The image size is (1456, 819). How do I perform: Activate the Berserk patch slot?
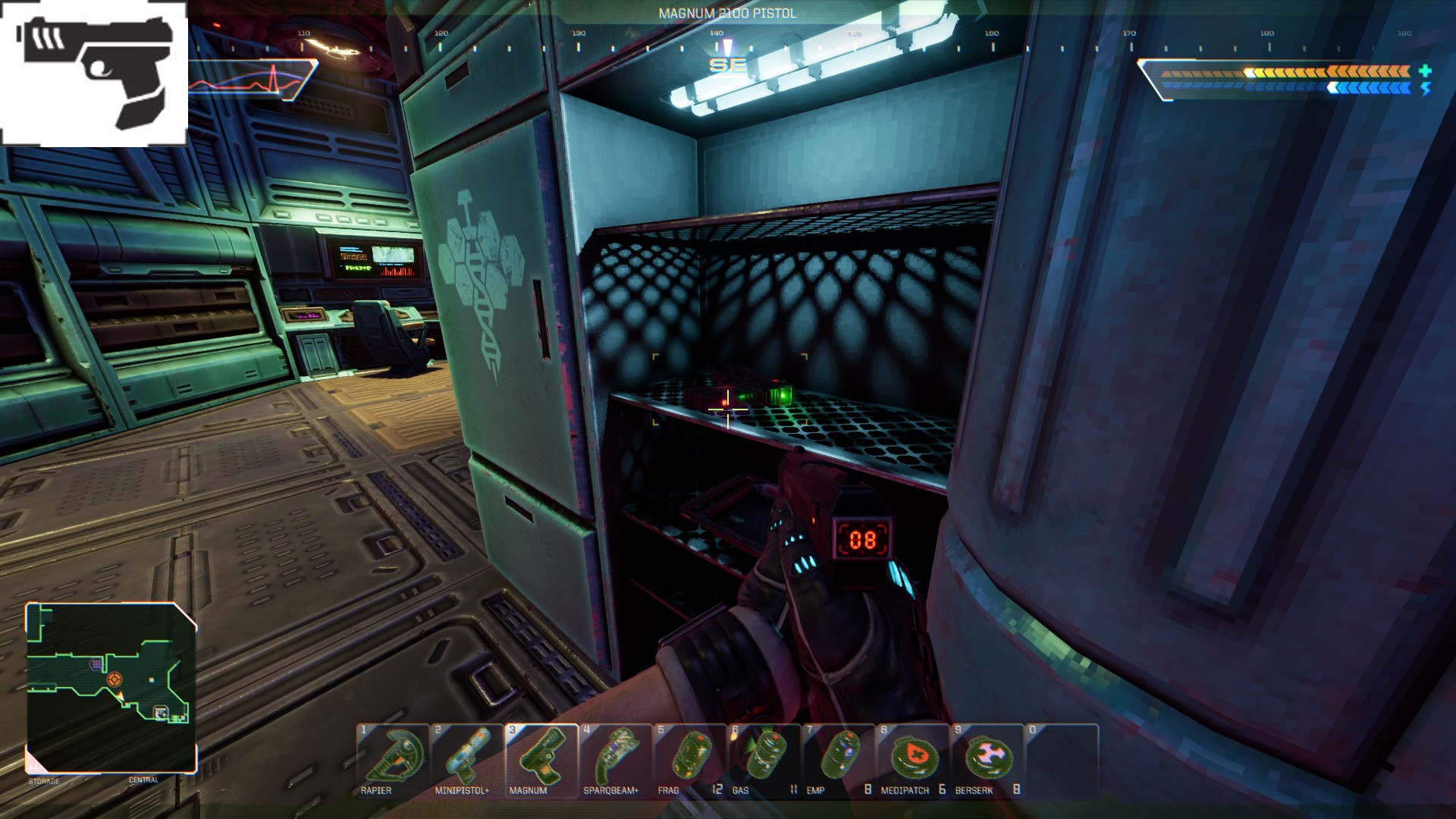(987, 759)
